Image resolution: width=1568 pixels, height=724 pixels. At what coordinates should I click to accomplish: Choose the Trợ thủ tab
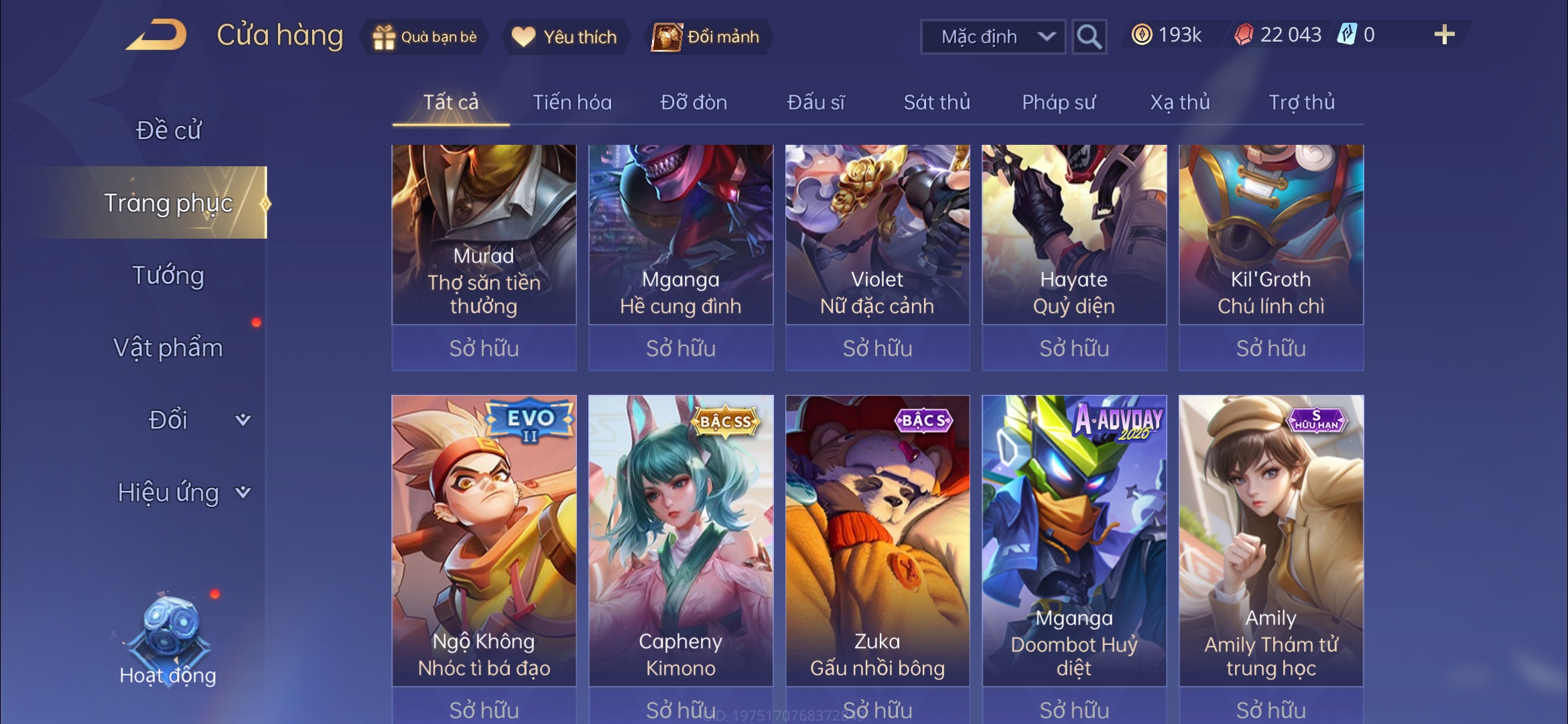tap(1301, 103)
